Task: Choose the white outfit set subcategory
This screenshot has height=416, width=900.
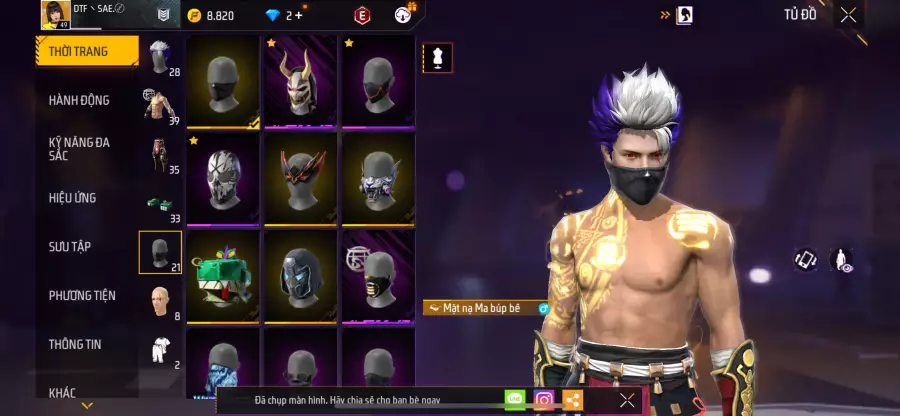Action: [x=159, y=349]
